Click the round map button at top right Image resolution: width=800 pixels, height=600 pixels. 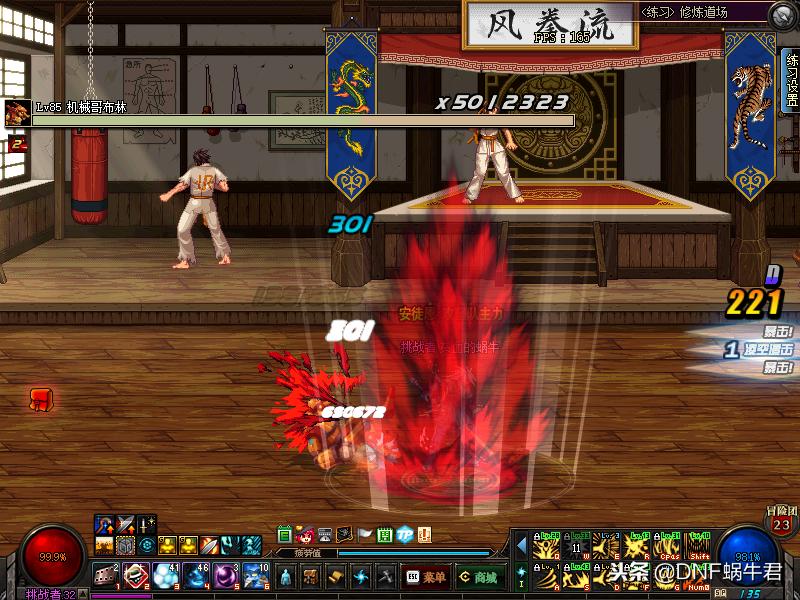782,15
